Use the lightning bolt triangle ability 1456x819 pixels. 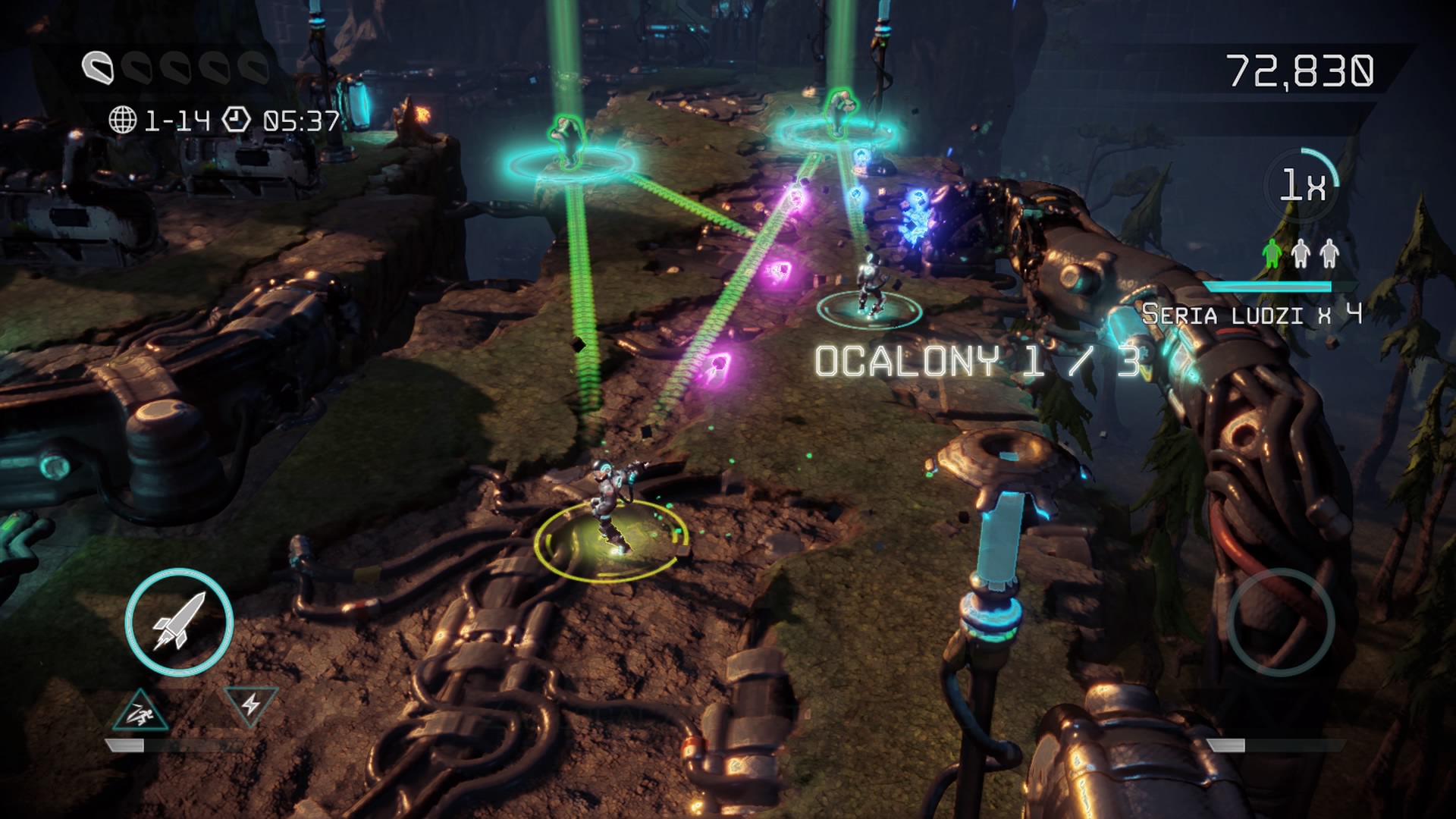point(250,704)
